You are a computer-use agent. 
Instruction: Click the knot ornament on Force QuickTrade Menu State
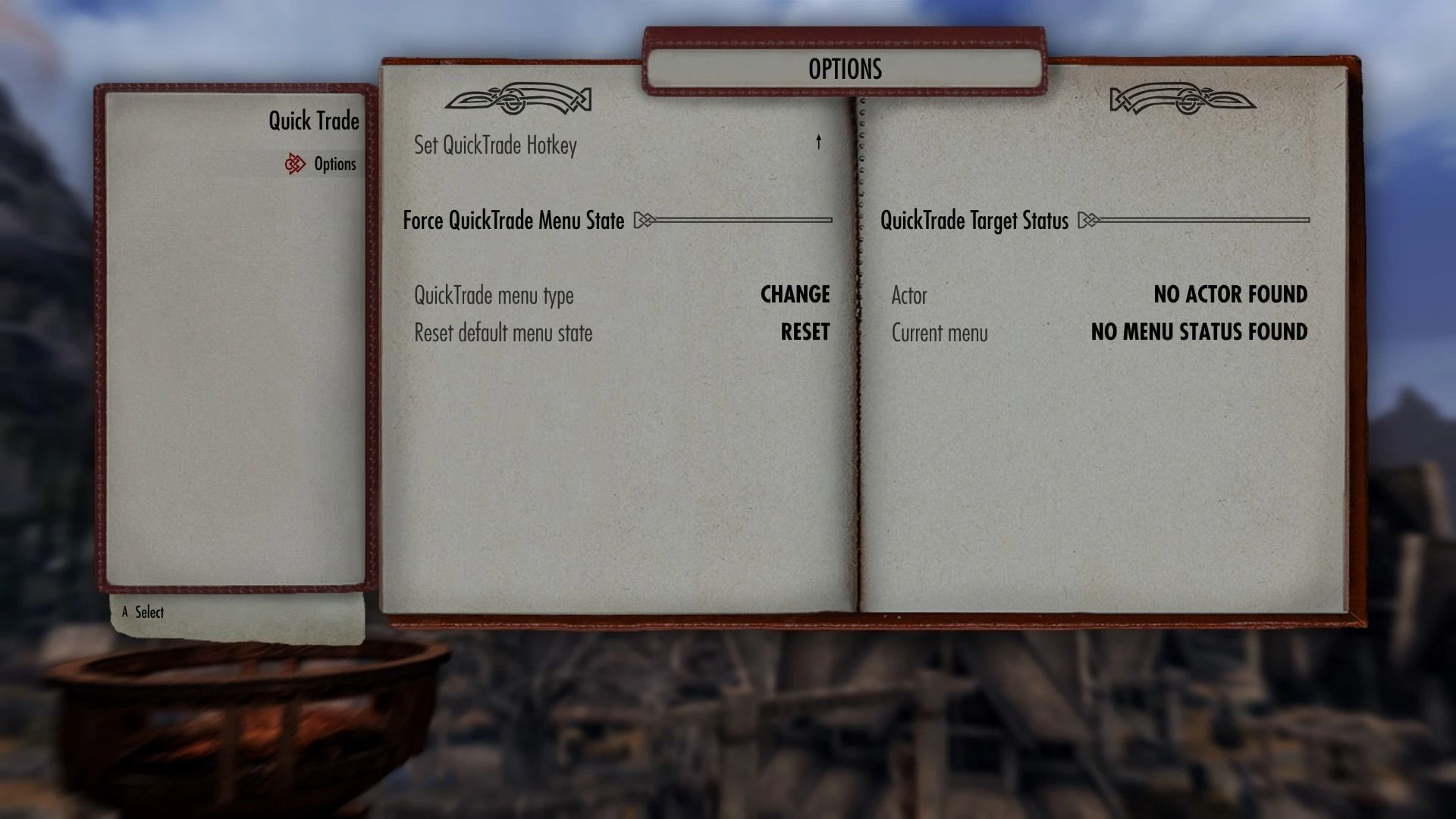[644, 221]
